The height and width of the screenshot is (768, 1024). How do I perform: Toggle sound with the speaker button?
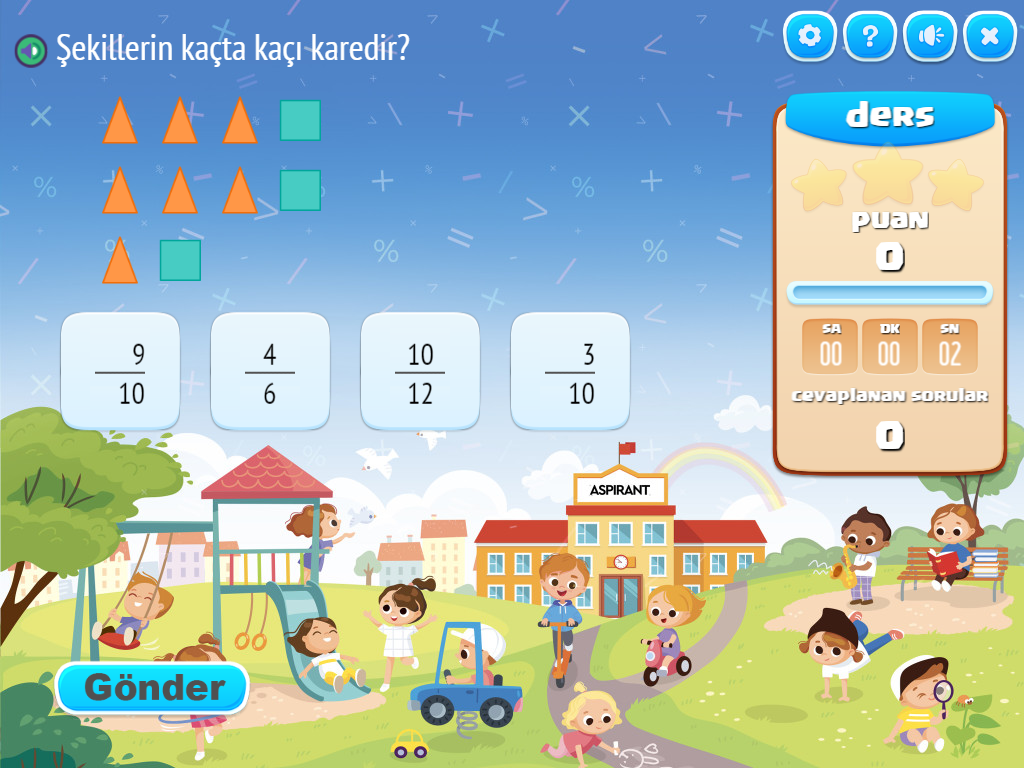coord(930,37)
